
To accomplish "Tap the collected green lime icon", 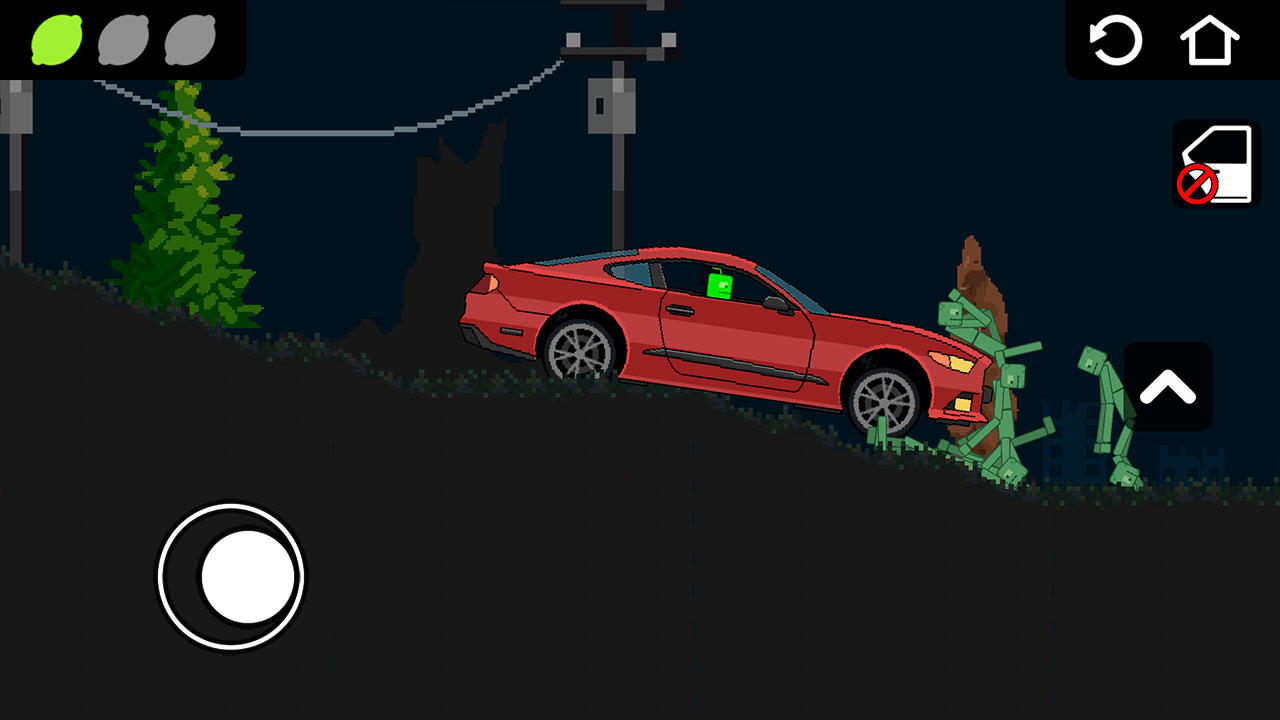I will [55, 40].
